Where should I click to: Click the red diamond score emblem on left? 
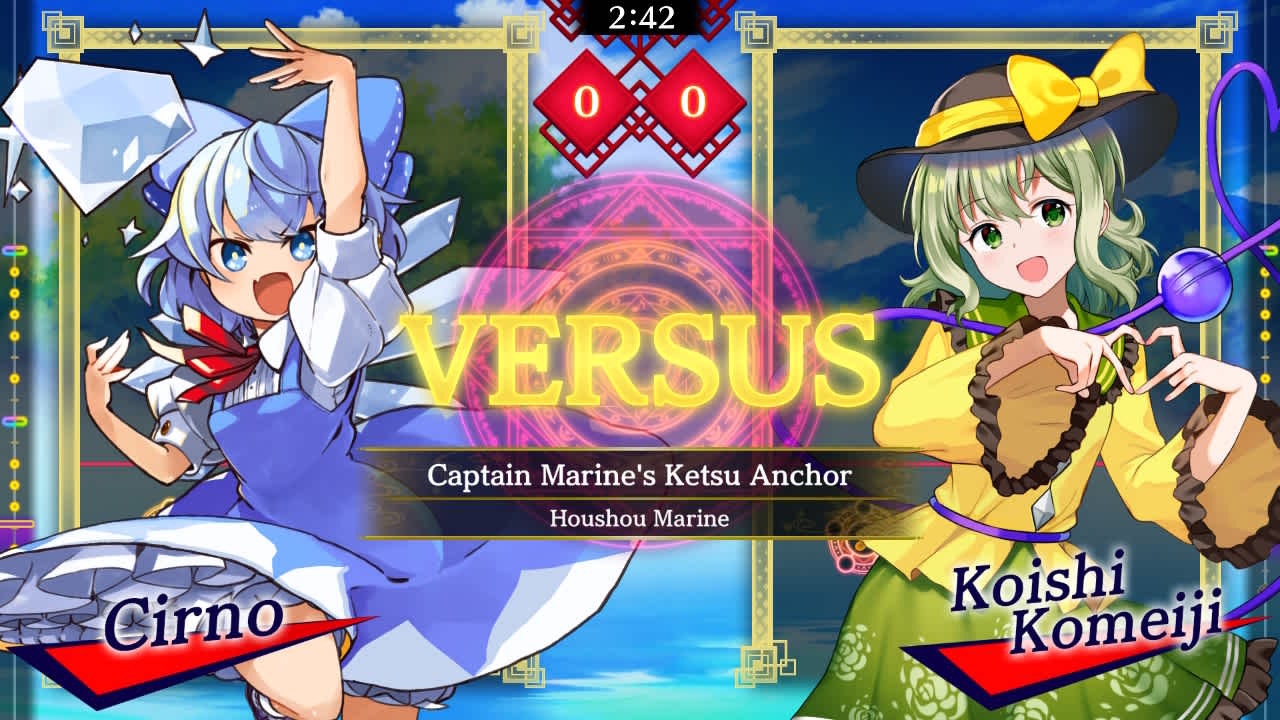coord(586,100)
